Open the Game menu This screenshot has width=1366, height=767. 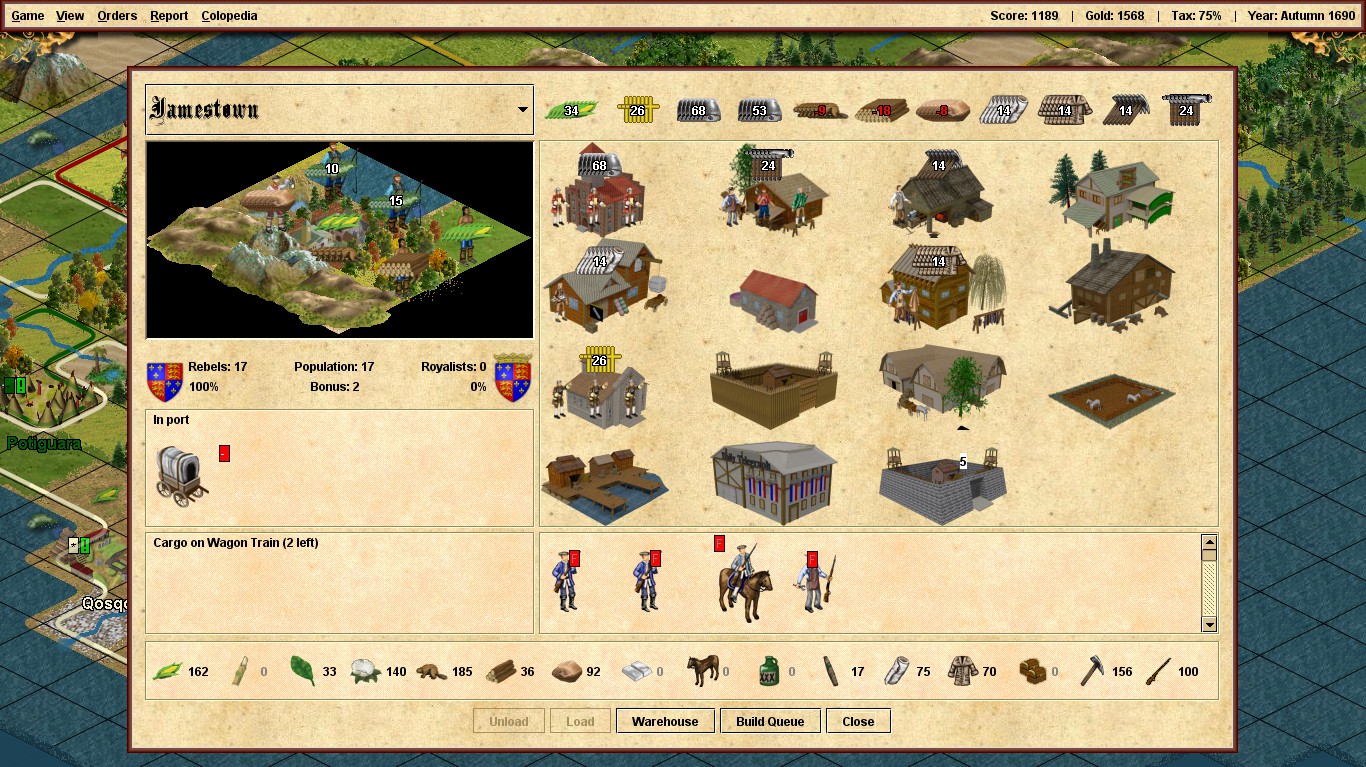(27, 16)
